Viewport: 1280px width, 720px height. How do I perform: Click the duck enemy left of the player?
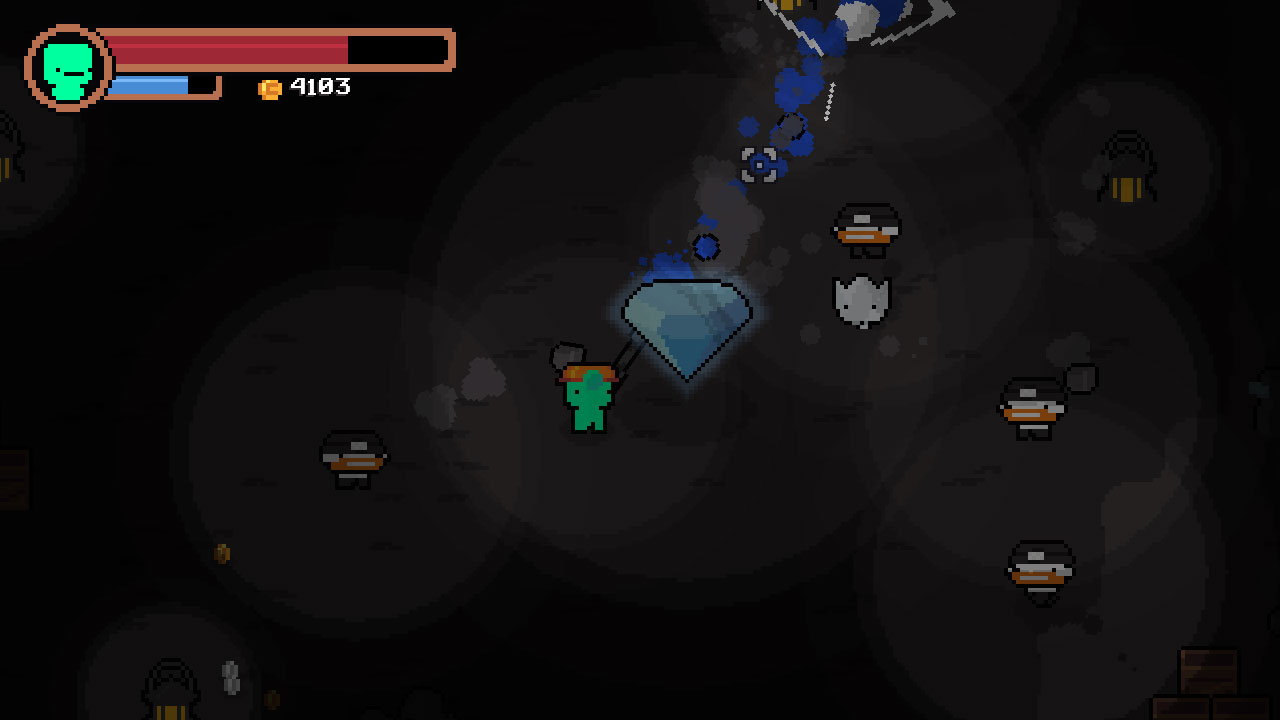[x=350, y=457]
